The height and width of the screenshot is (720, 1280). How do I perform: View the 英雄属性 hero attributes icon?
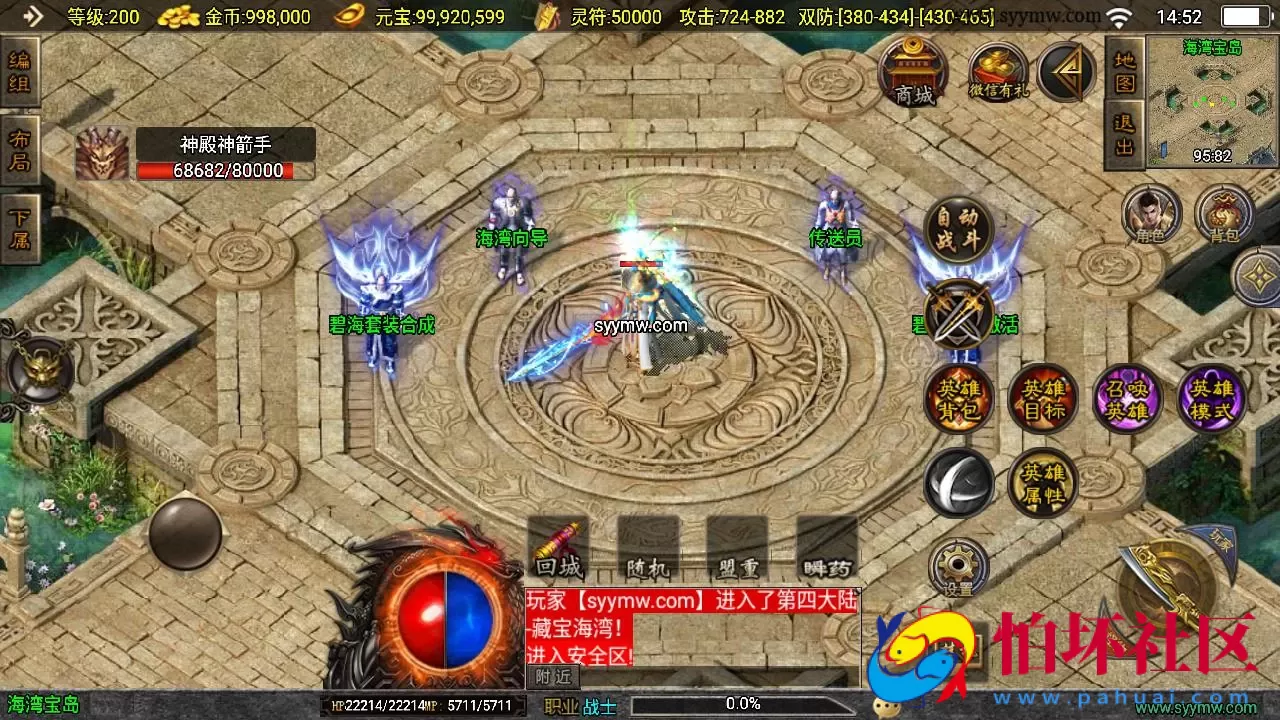1043,483
